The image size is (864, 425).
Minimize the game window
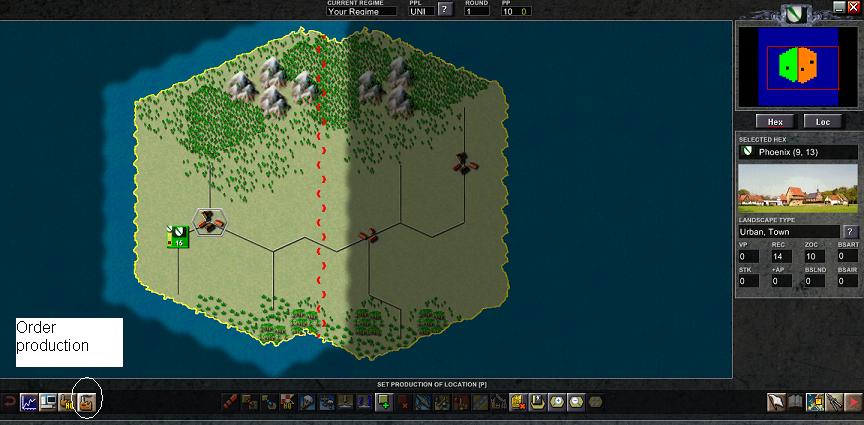point(839,7)
